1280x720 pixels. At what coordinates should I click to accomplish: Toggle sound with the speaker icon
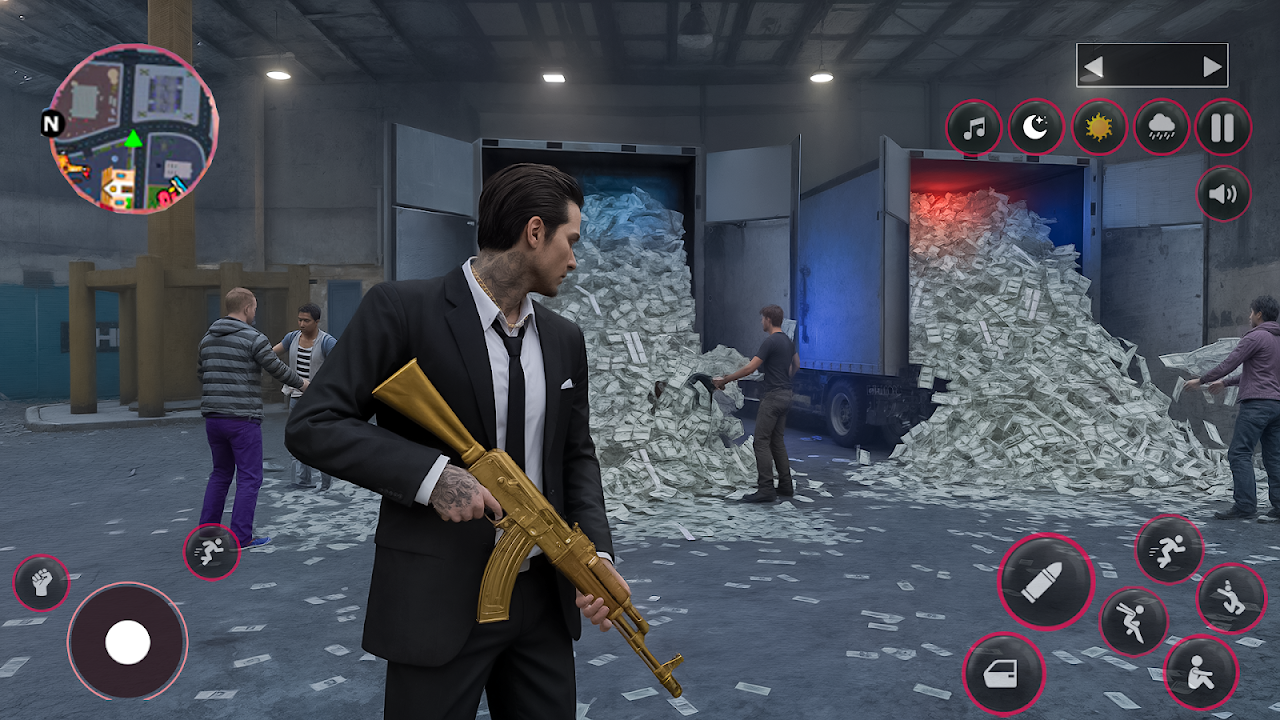point(1223,193)
